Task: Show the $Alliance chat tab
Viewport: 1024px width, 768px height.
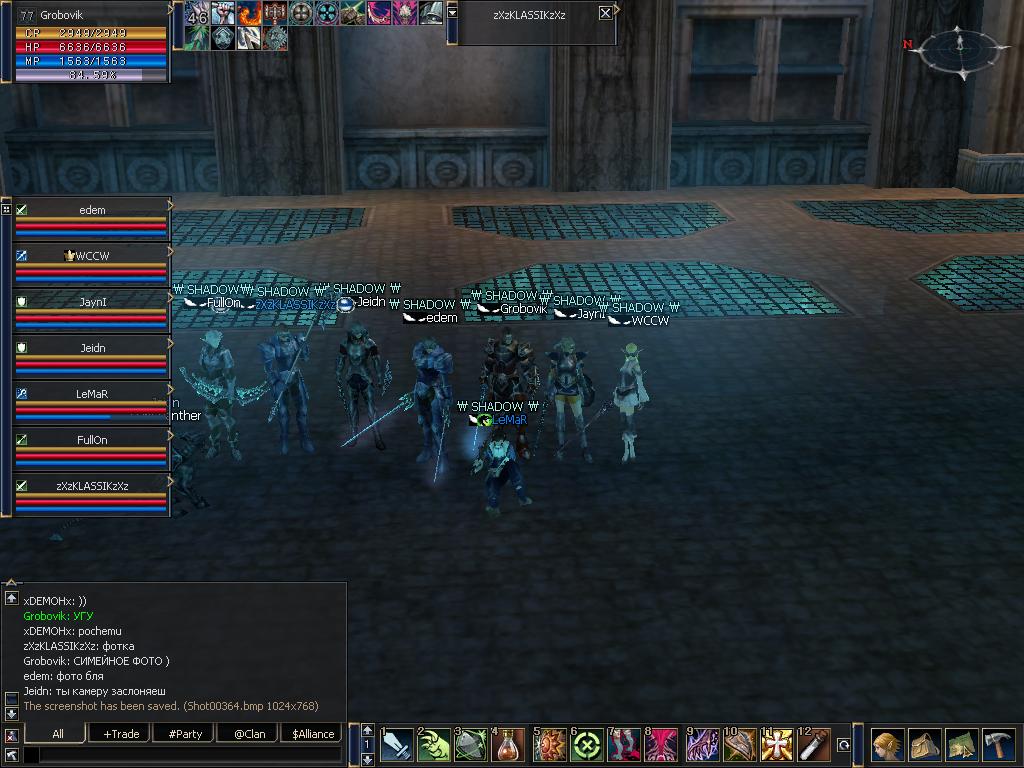Action: coord(313,733)
